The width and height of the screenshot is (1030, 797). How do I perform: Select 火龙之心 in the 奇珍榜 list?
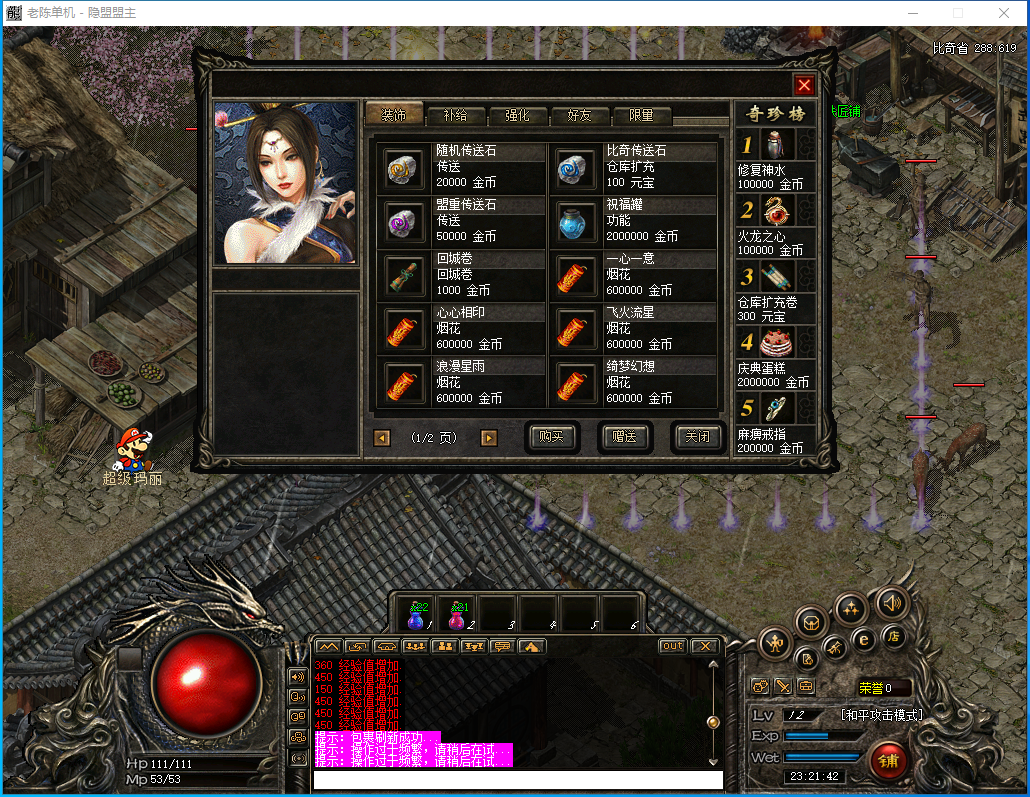(775, 225)
